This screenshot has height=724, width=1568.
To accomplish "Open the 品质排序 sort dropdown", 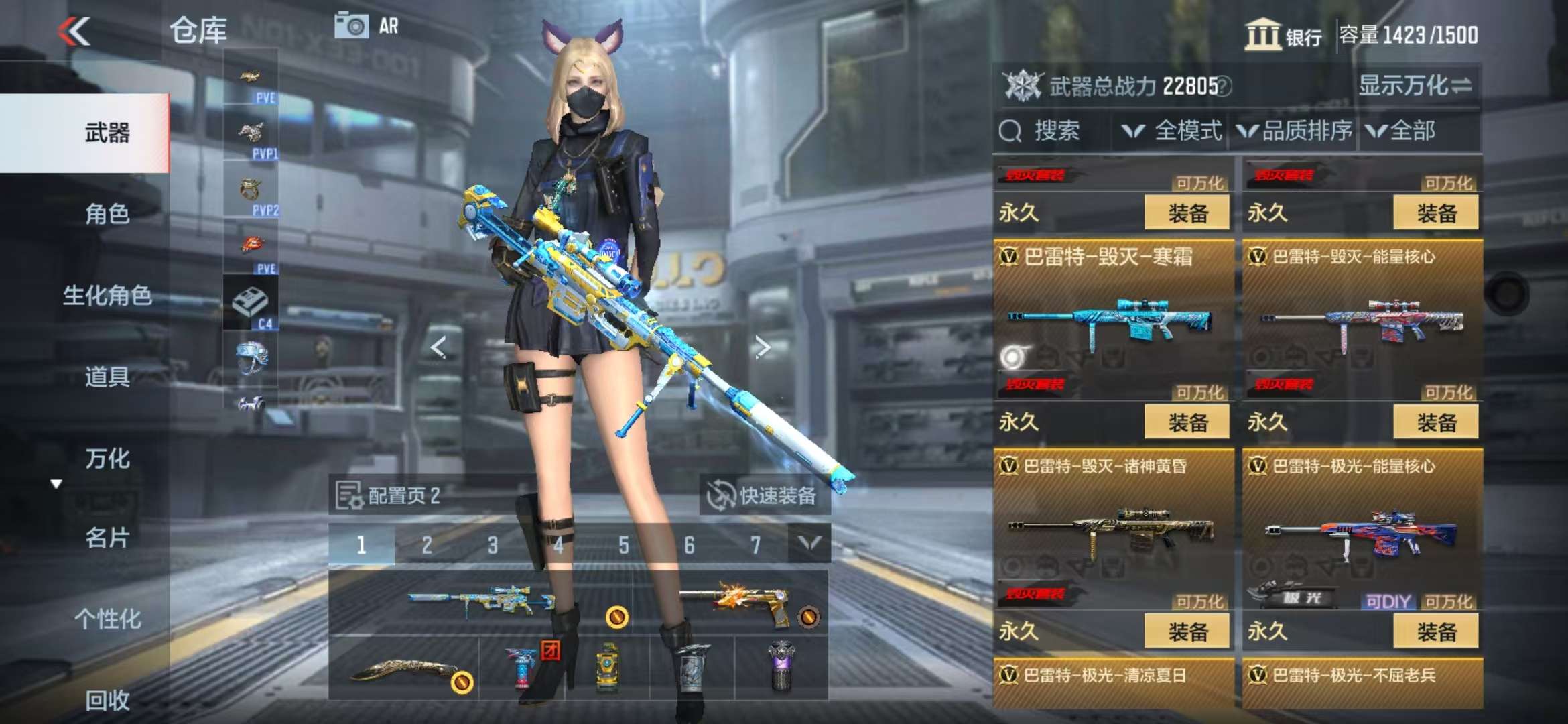I will point(1293,131).
